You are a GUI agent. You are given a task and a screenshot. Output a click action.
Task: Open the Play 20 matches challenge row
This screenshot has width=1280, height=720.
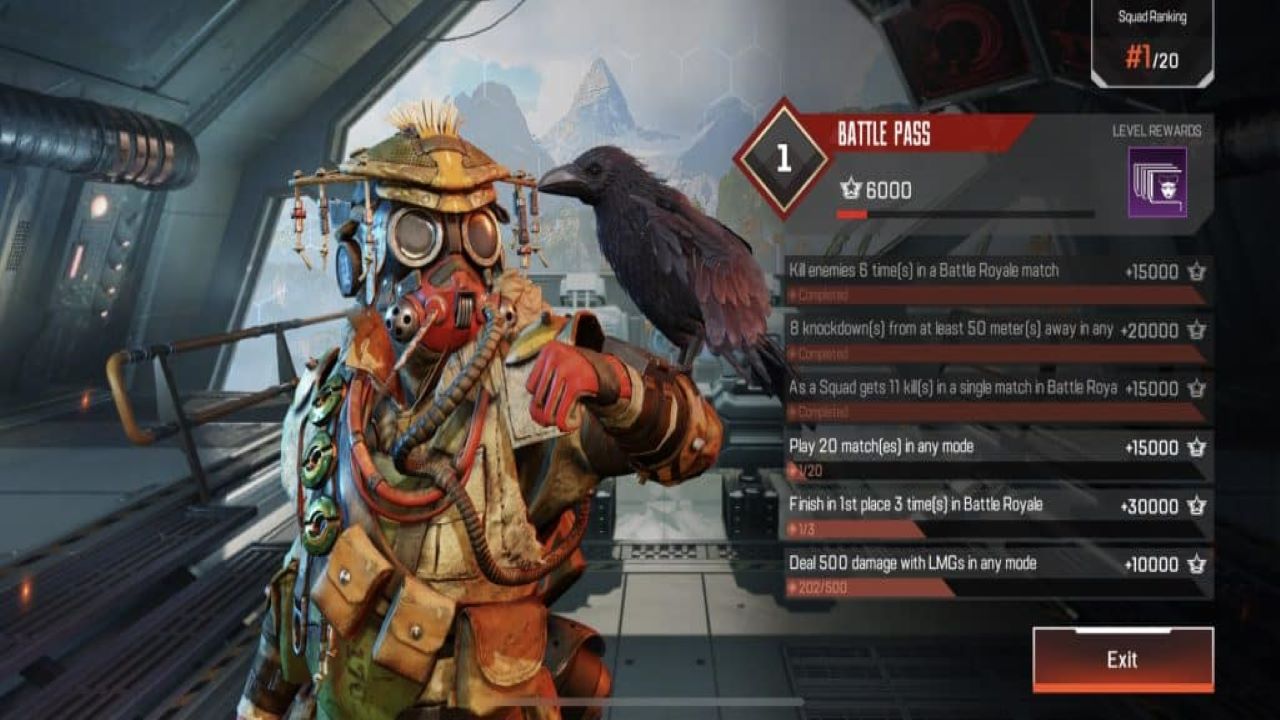998,456
